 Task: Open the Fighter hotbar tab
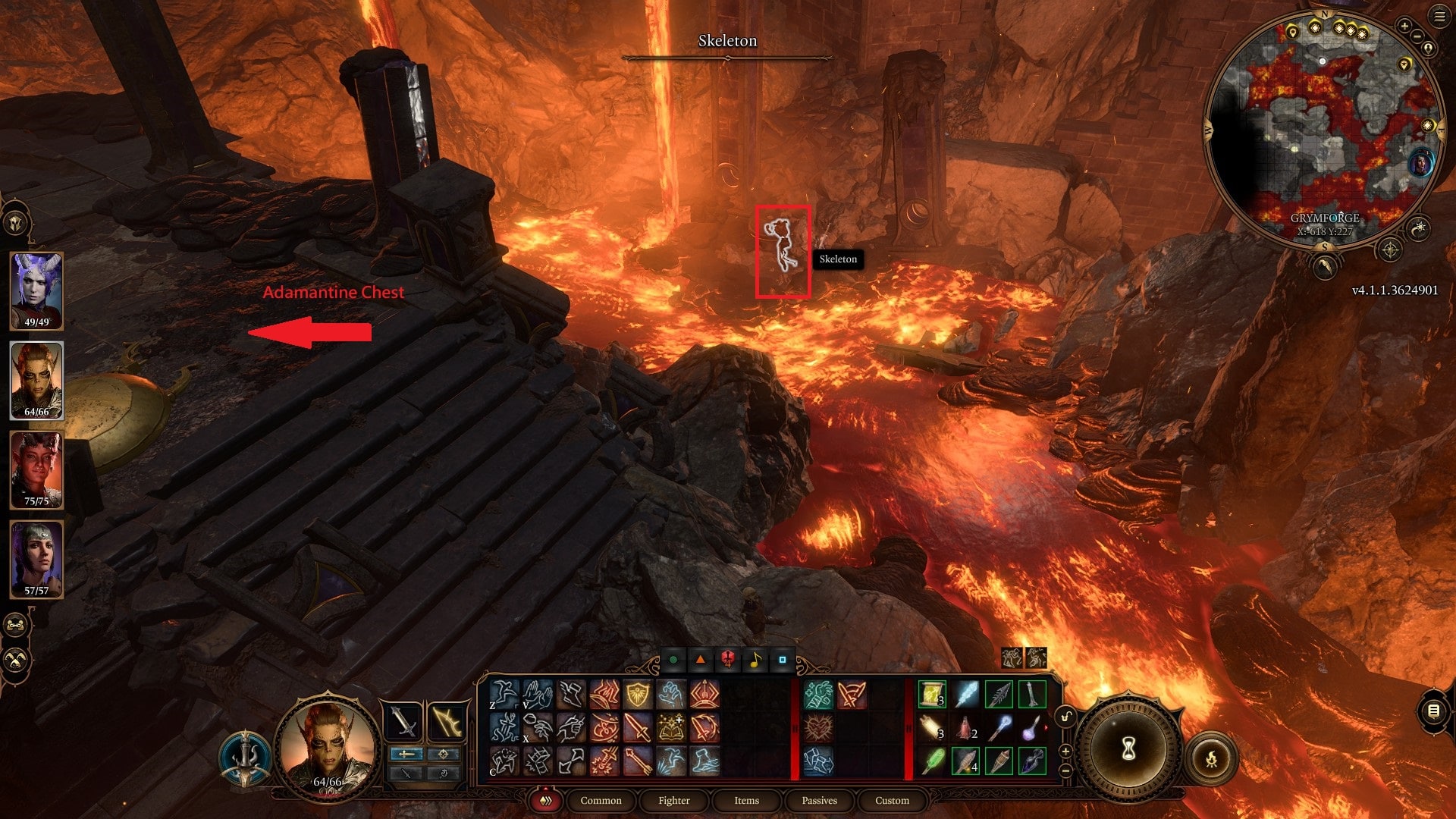[x=673, y=800]
